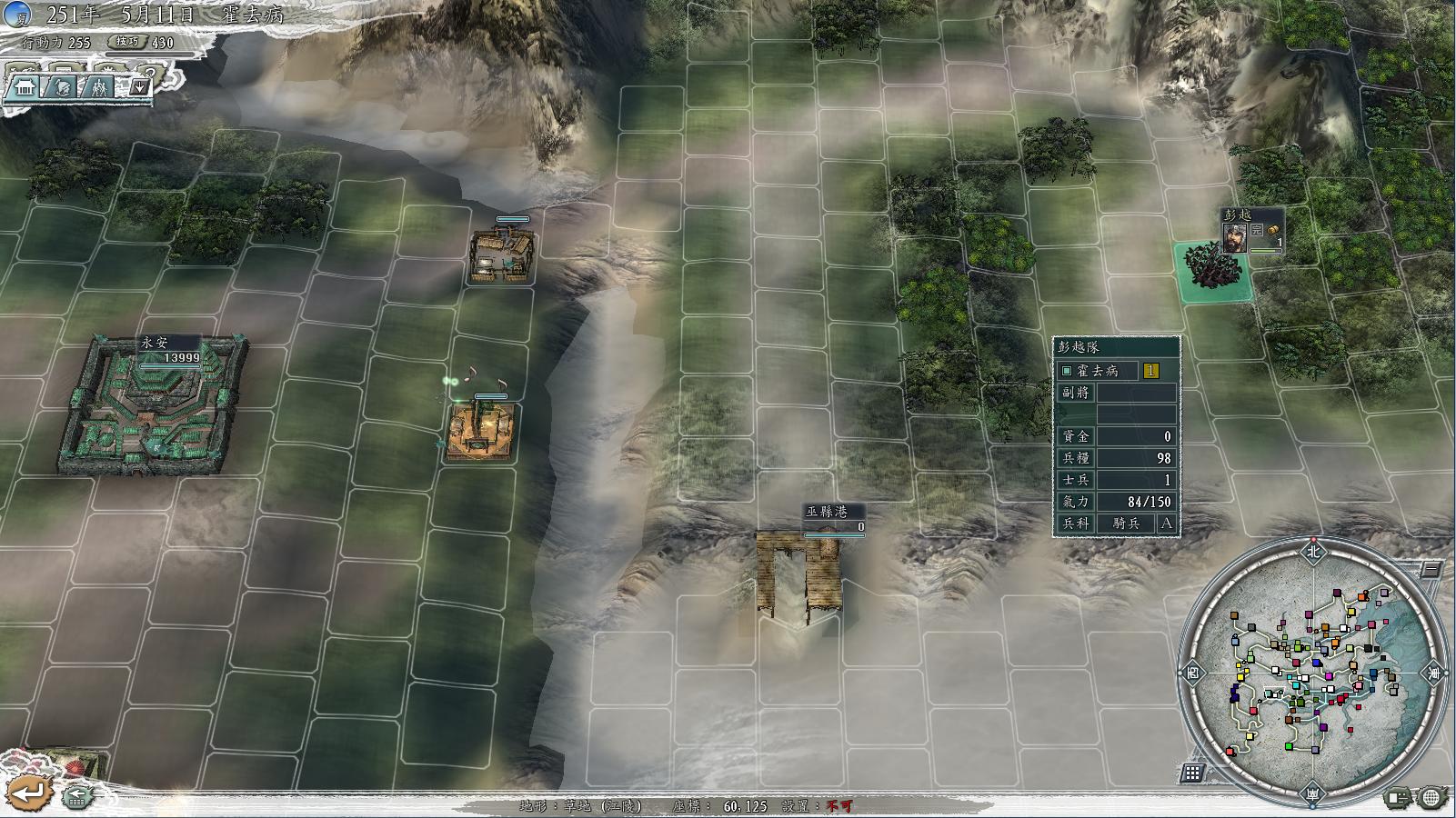Click the teal back-arrow grid button
The image size is (1456, 818).
(78, 796)
